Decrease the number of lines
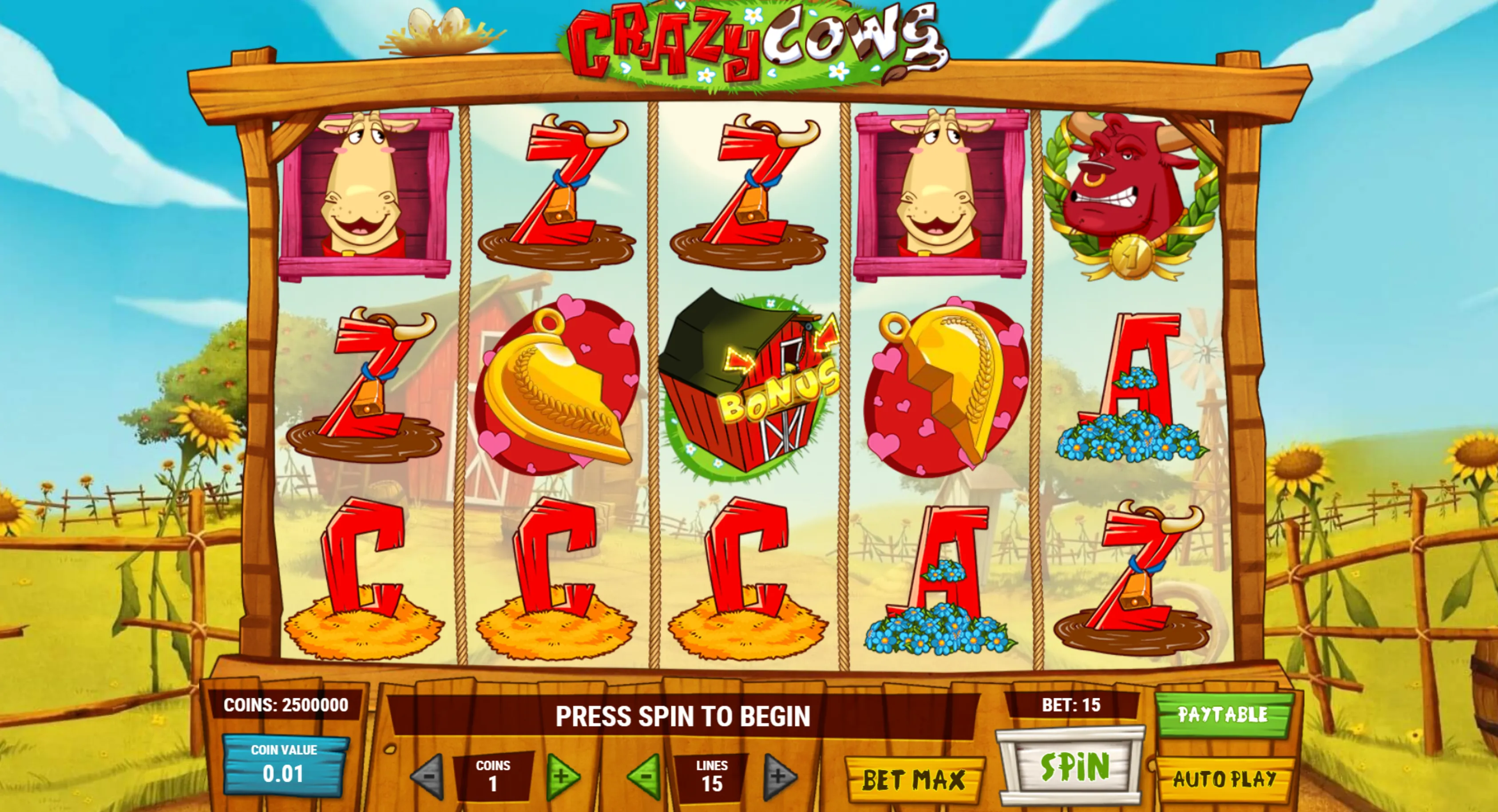 (645, 776)
